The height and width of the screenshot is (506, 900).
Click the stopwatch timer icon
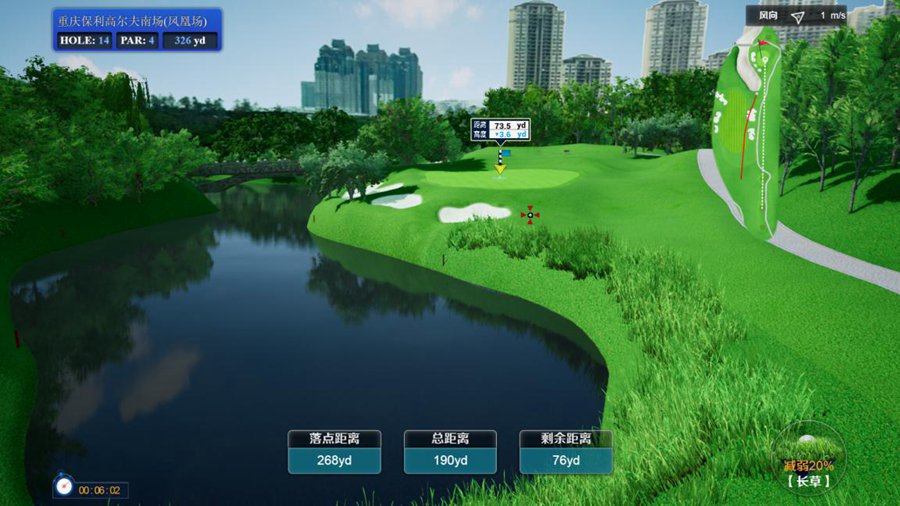pyautogui.click(x=64, y=487)
